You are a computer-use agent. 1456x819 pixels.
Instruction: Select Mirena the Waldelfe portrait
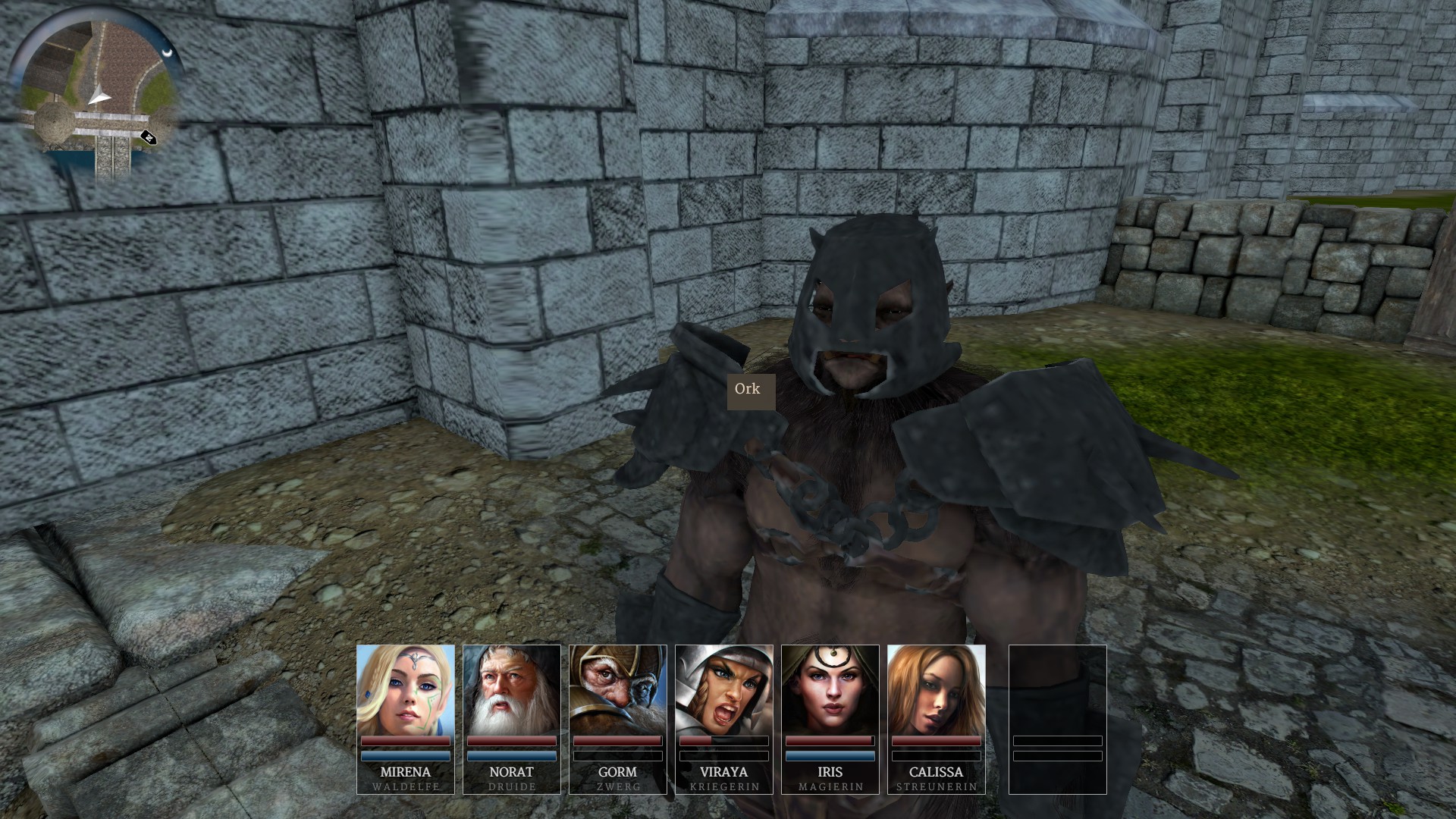pyautogui.click(x=406, y=690)
